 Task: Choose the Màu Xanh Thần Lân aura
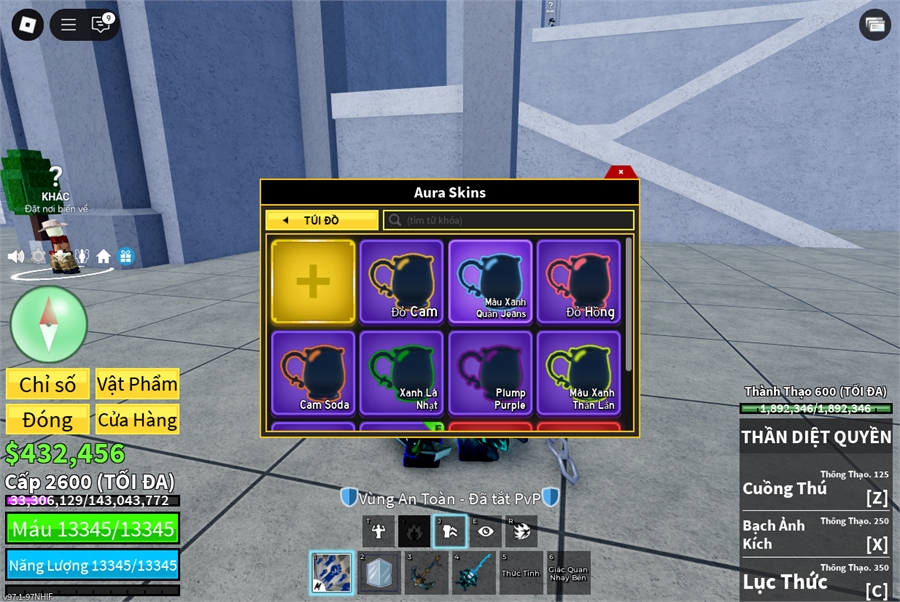click(x=579, y=372)
